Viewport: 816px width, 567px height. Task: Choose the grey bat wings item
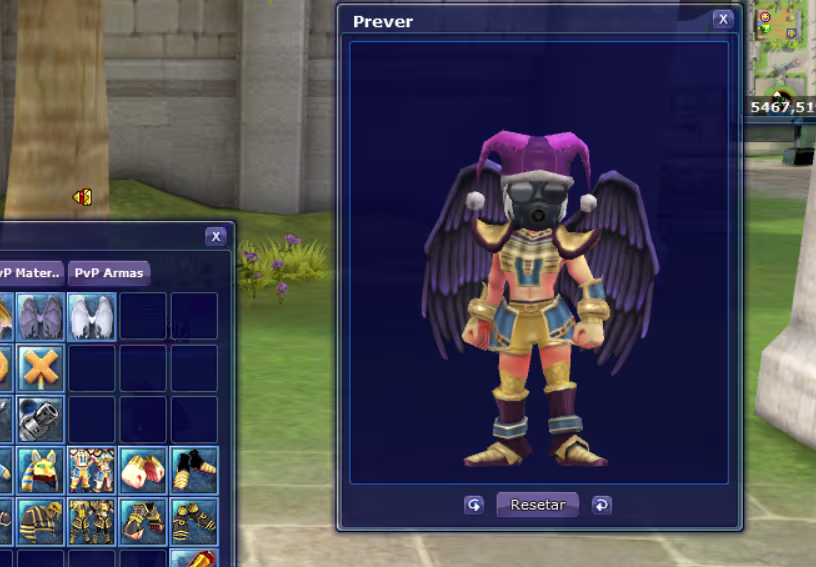point(41,316)
